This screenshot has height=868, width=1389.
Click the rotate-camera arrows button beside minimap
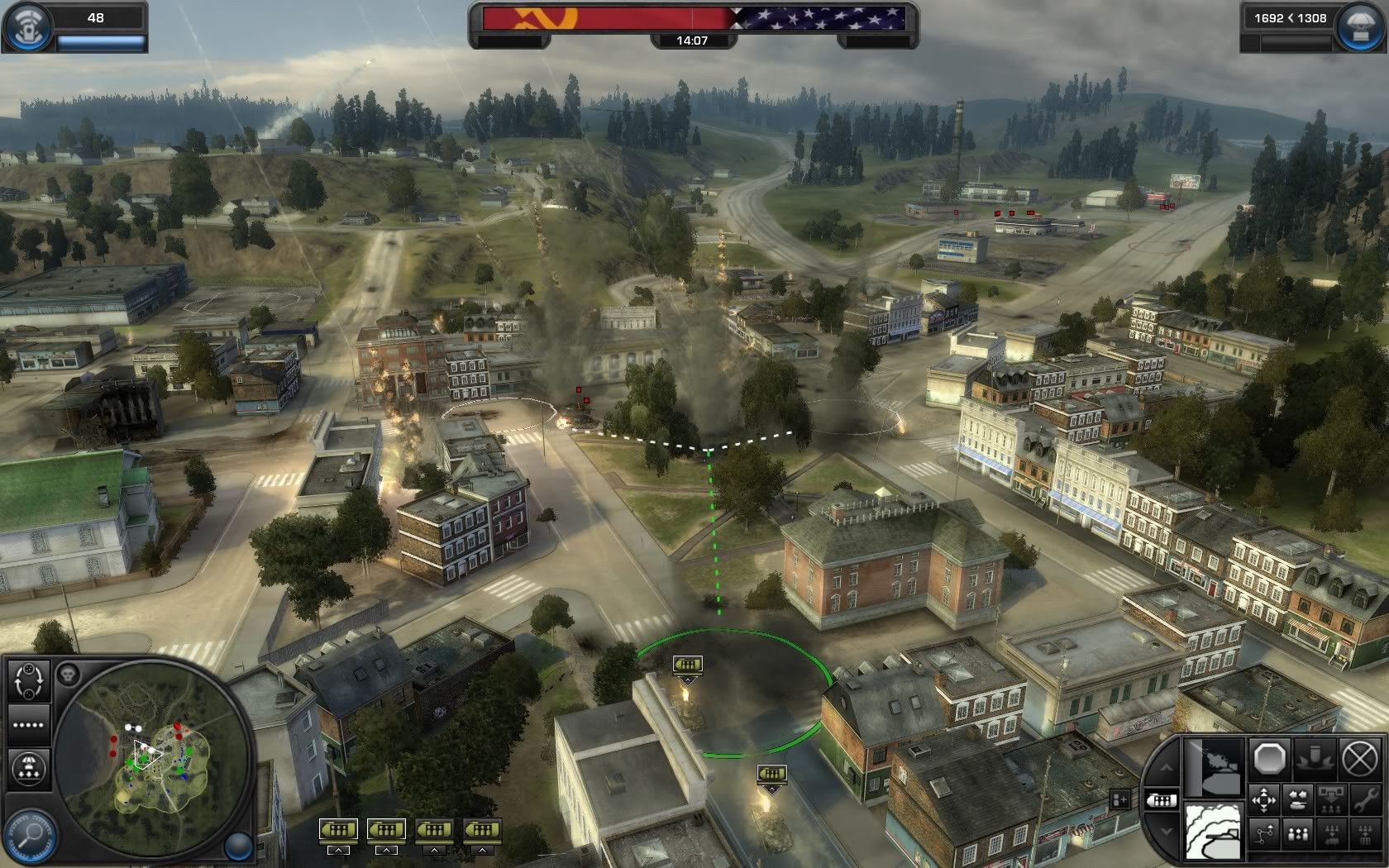(x=29, y=680)
